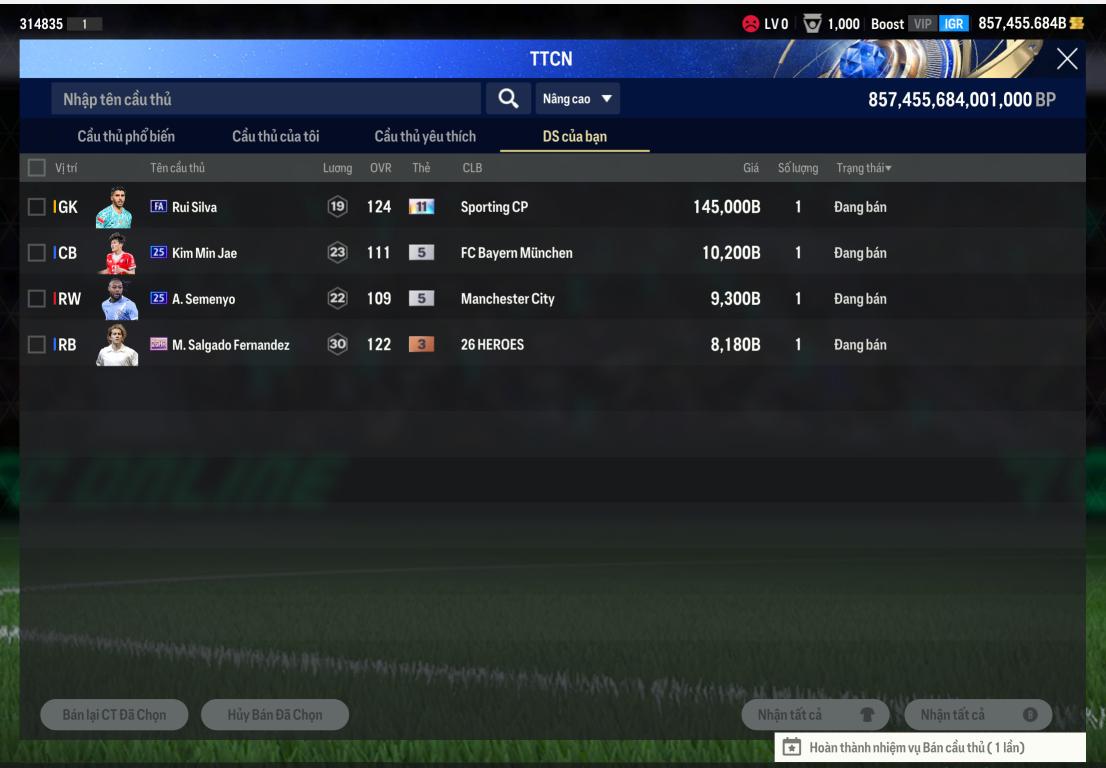Viewport: 1106px width, 768px height.
Task: Show the Cầu thủ yêu thích tab
Action: [x=425, y=136]
